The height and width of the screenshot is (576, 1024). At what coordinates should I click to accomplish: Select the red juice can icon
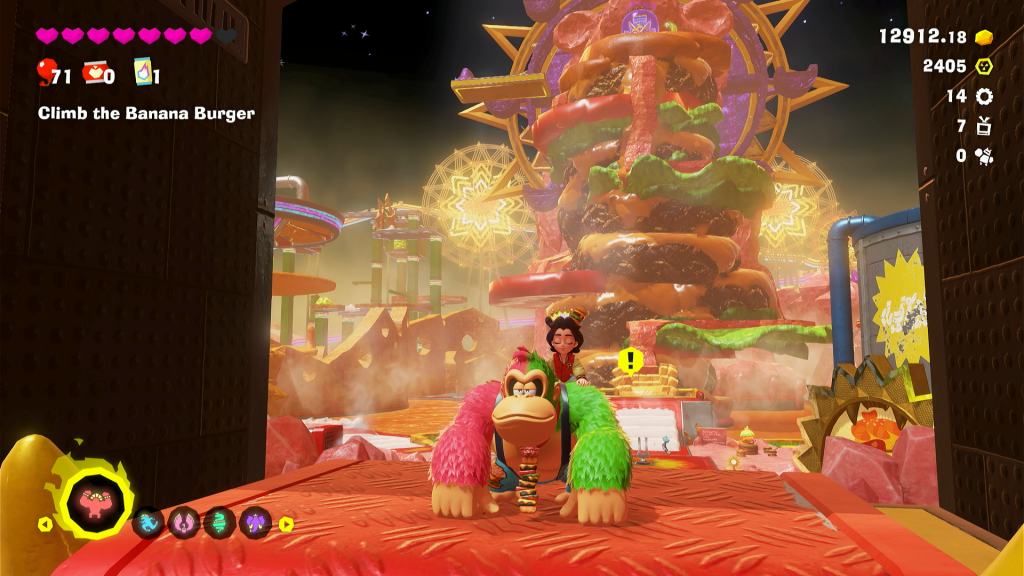[x=94, y=73]
